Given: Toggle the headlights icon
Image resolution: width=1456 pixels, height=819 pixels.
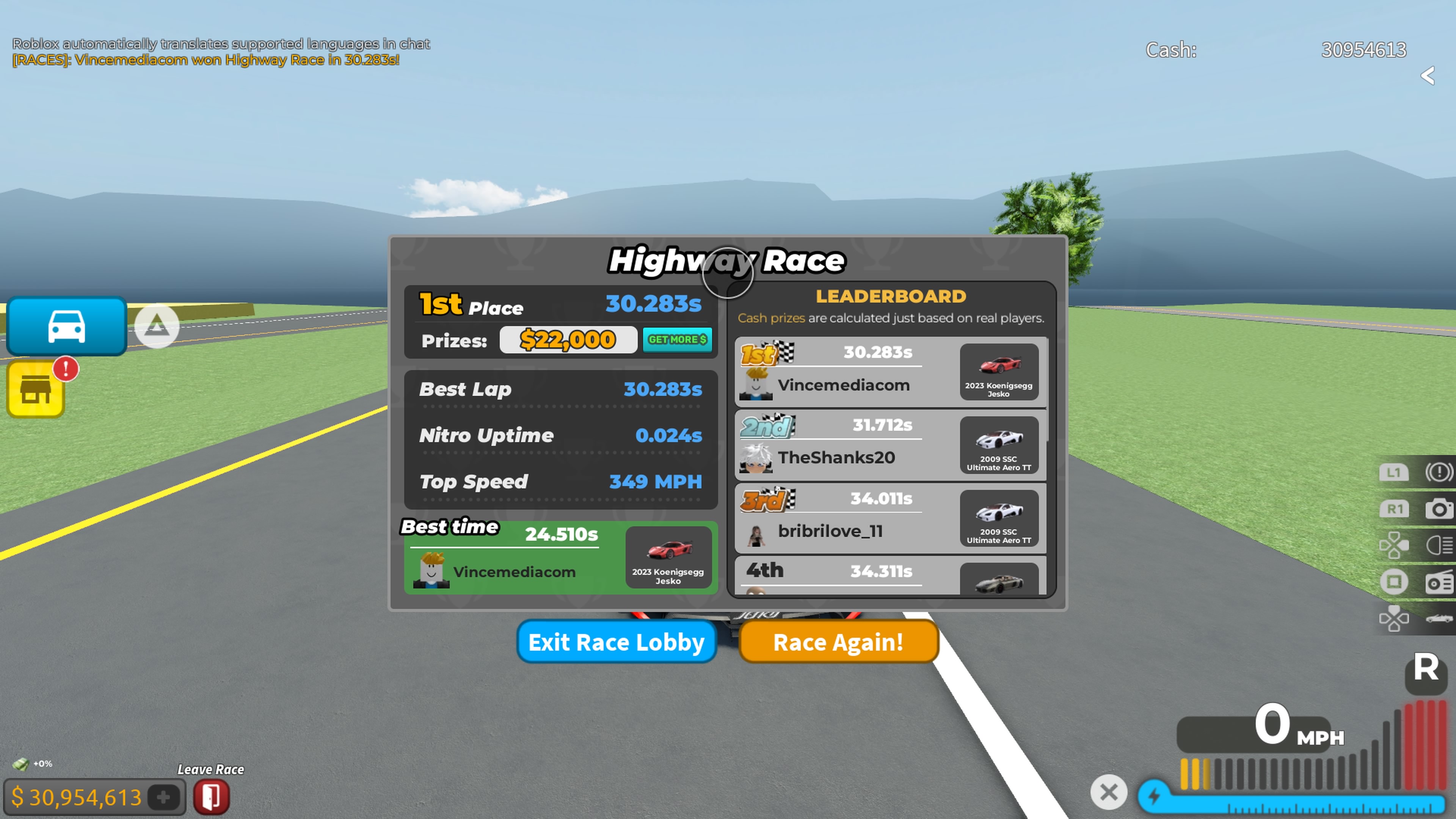Looking at the screenshot, I should (1439, 546).
